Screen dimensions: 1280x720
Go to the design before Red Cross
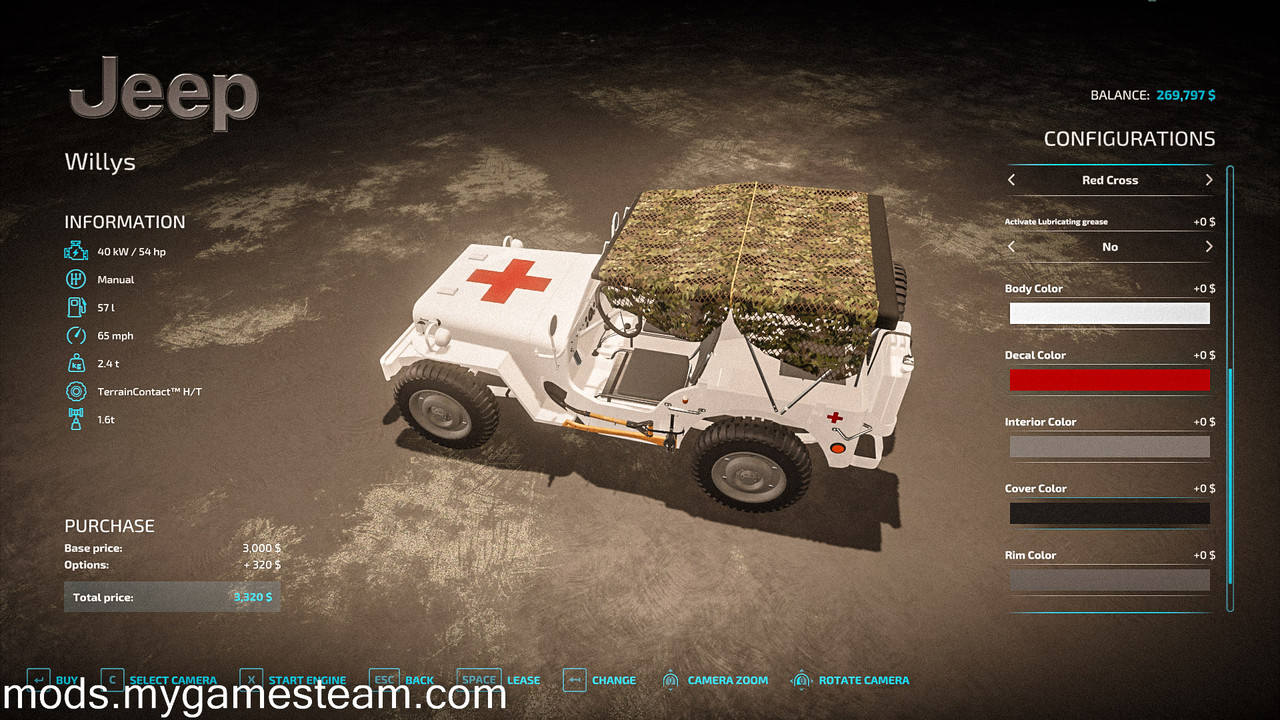pyautogui.click(x=1012, y=180)
